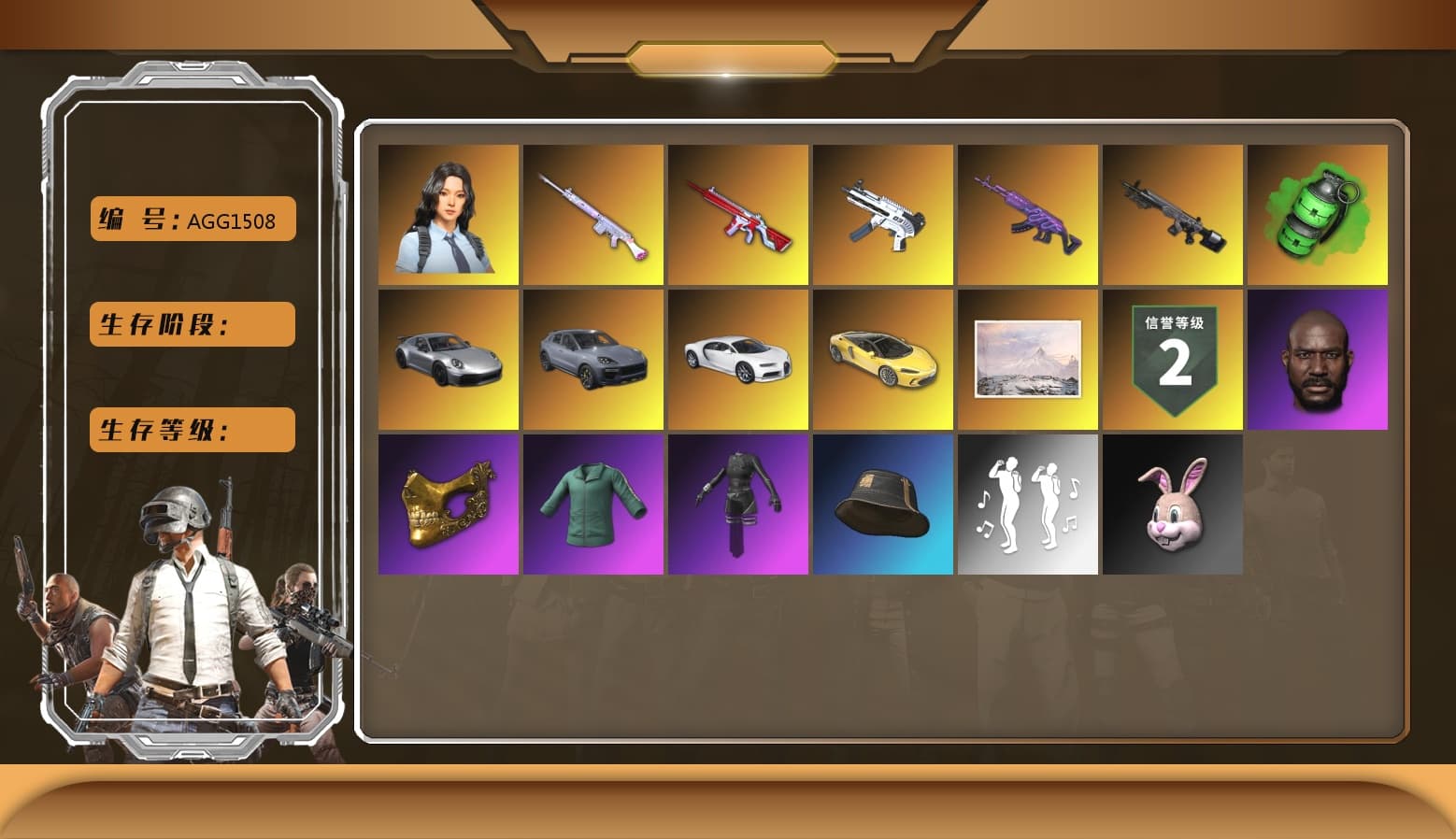Viewport: 1456px width, 839px height.
Task: Click the white SMG weapon skin
Action: 882,215
